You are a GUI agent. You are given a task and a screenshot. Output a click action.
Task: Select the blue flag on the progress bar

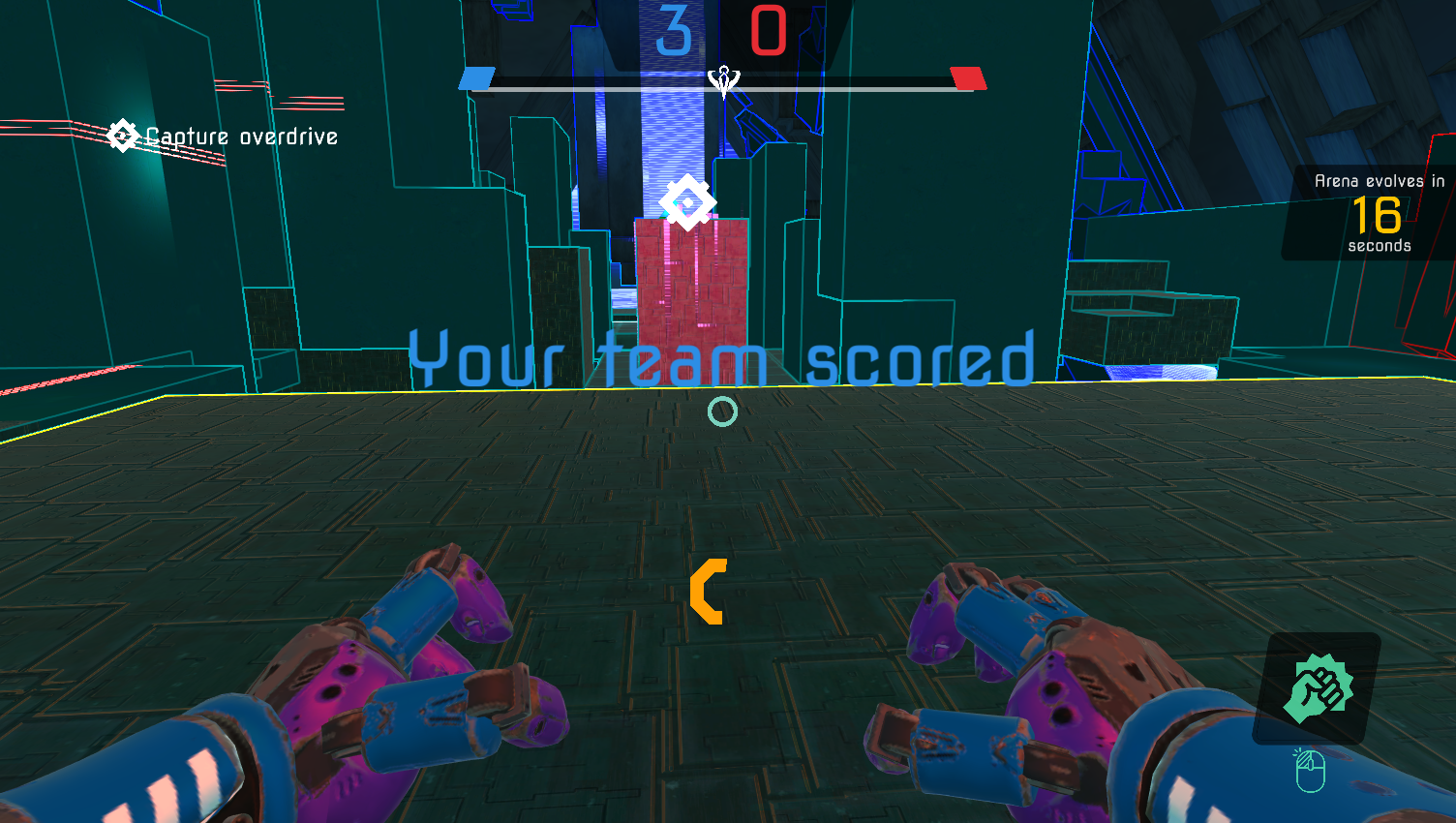[x=477, y=79]
